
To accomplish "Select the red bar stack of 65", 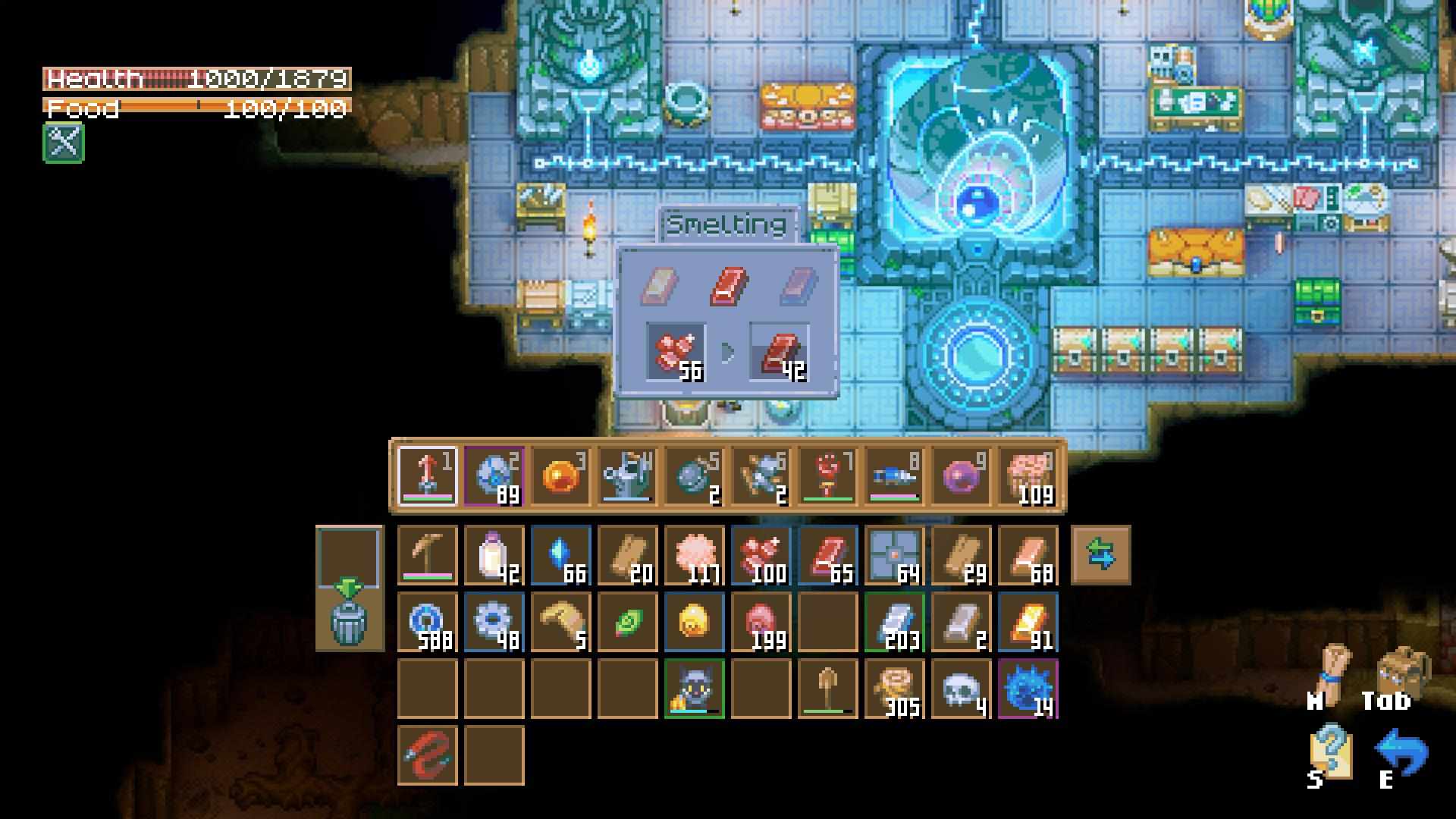I will coord(828,556).
